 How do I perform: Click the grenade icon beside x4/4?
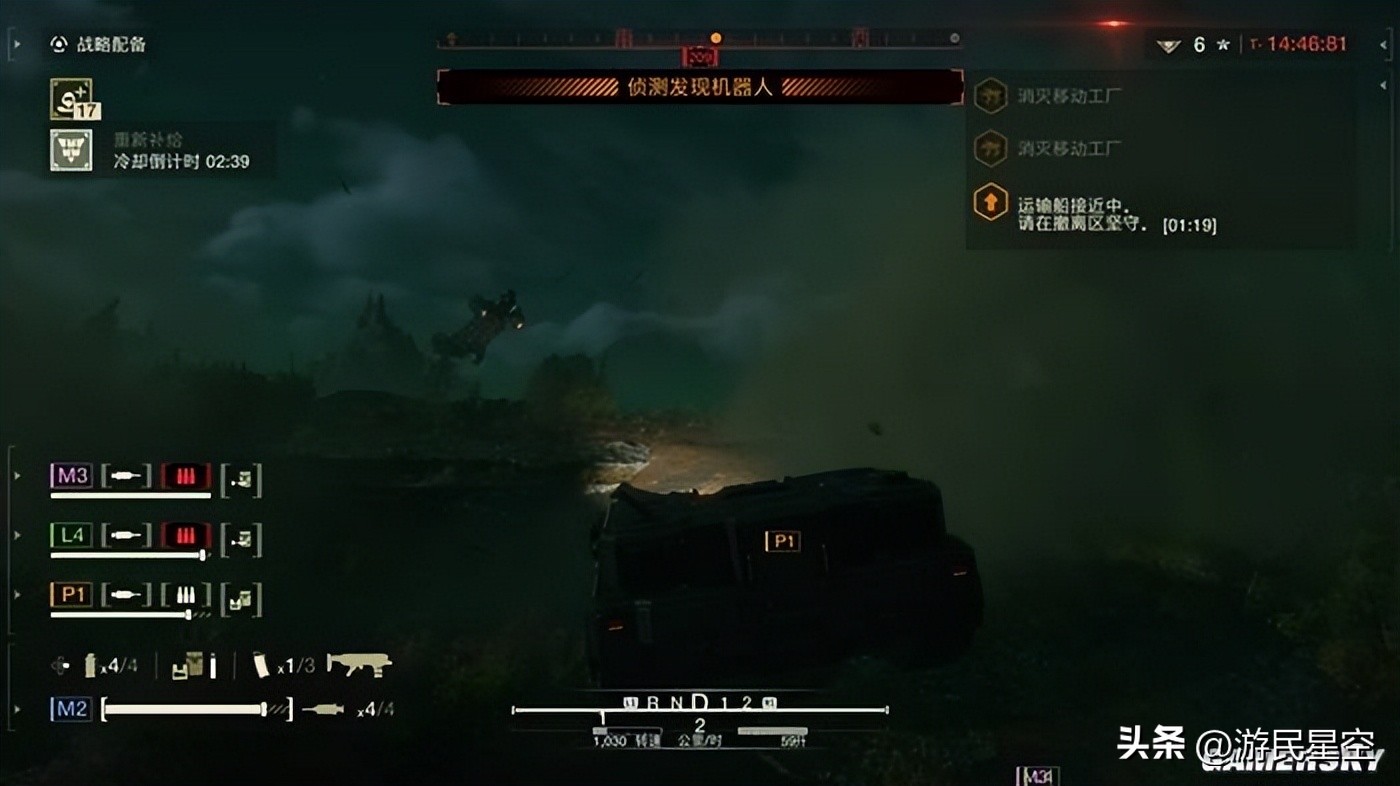click(x=90, y=664)
